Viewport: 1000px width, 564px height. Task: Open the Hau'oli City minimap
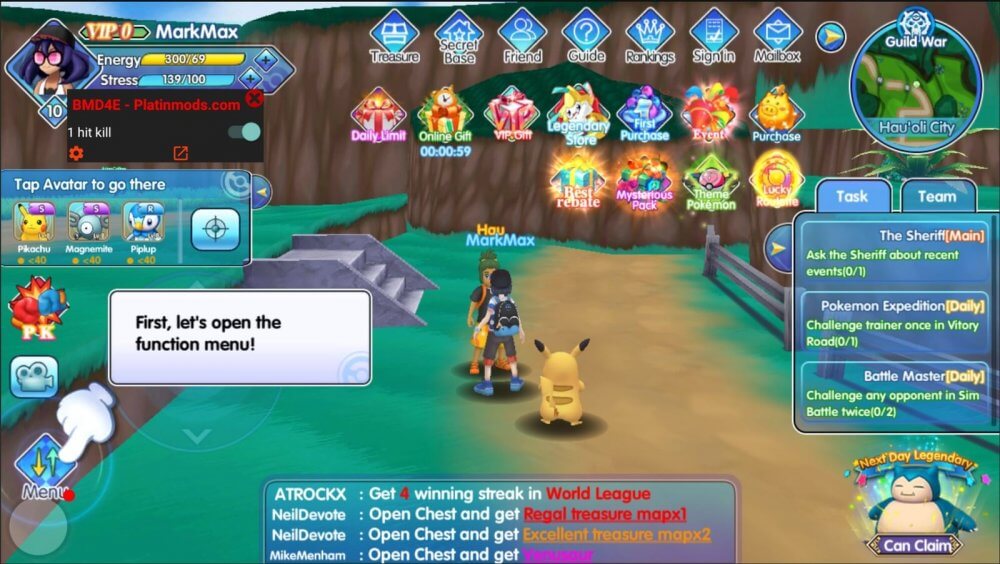point(914,87)
